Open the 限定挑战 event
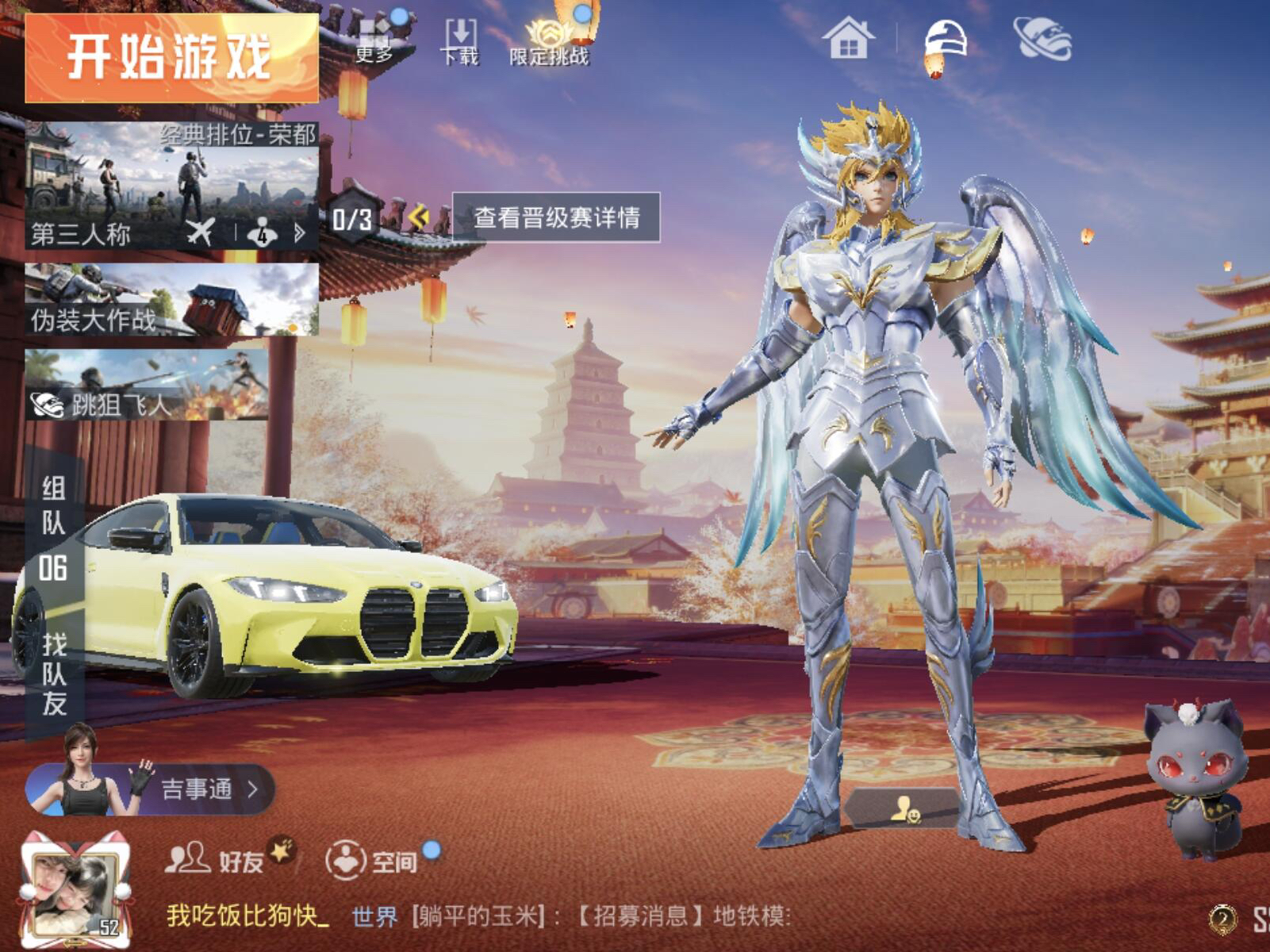 [x=549, y=41]
